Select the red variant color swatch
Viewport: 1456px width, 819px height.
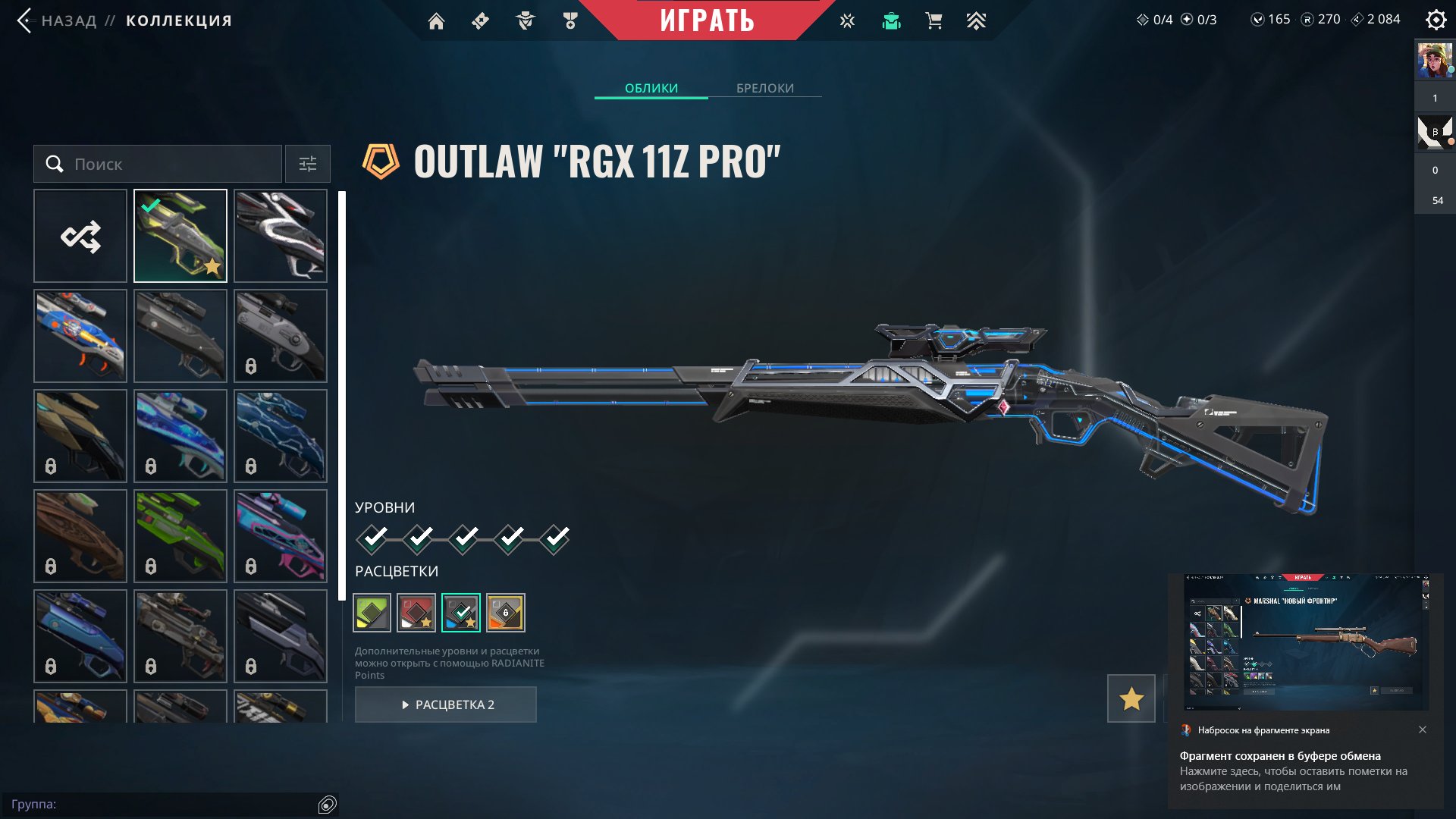416,613
